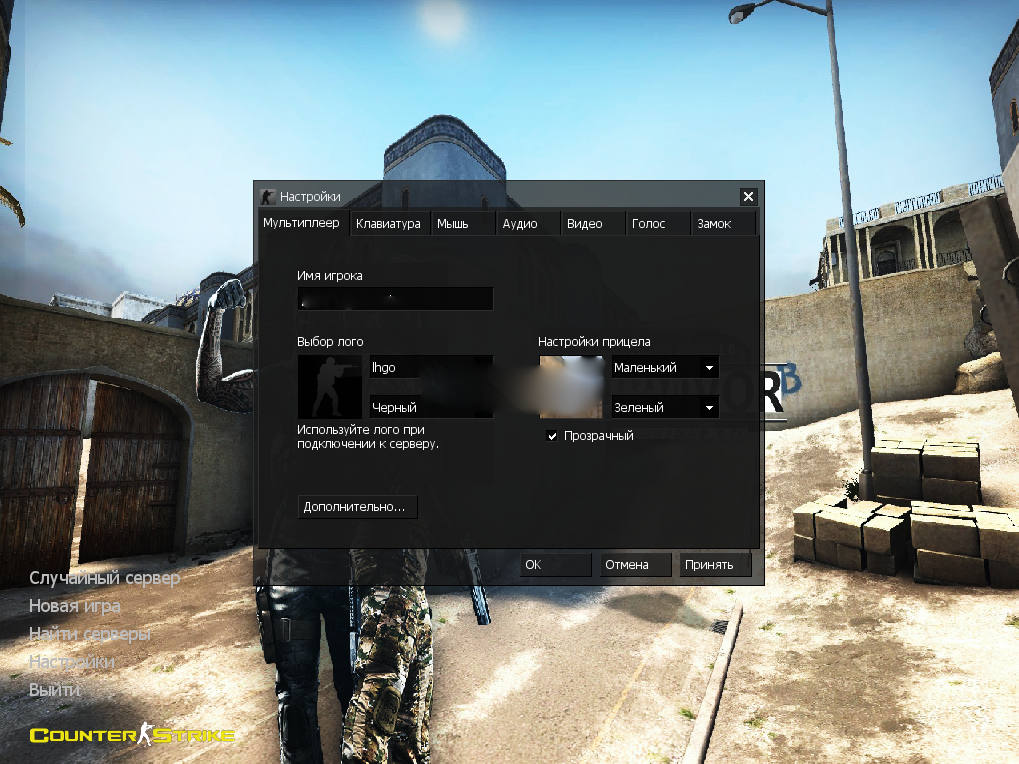Open the Зеленый crosshair color dropdown
Screen dimensions: 1019x764
pyautogui.click(x=665, y=407)
